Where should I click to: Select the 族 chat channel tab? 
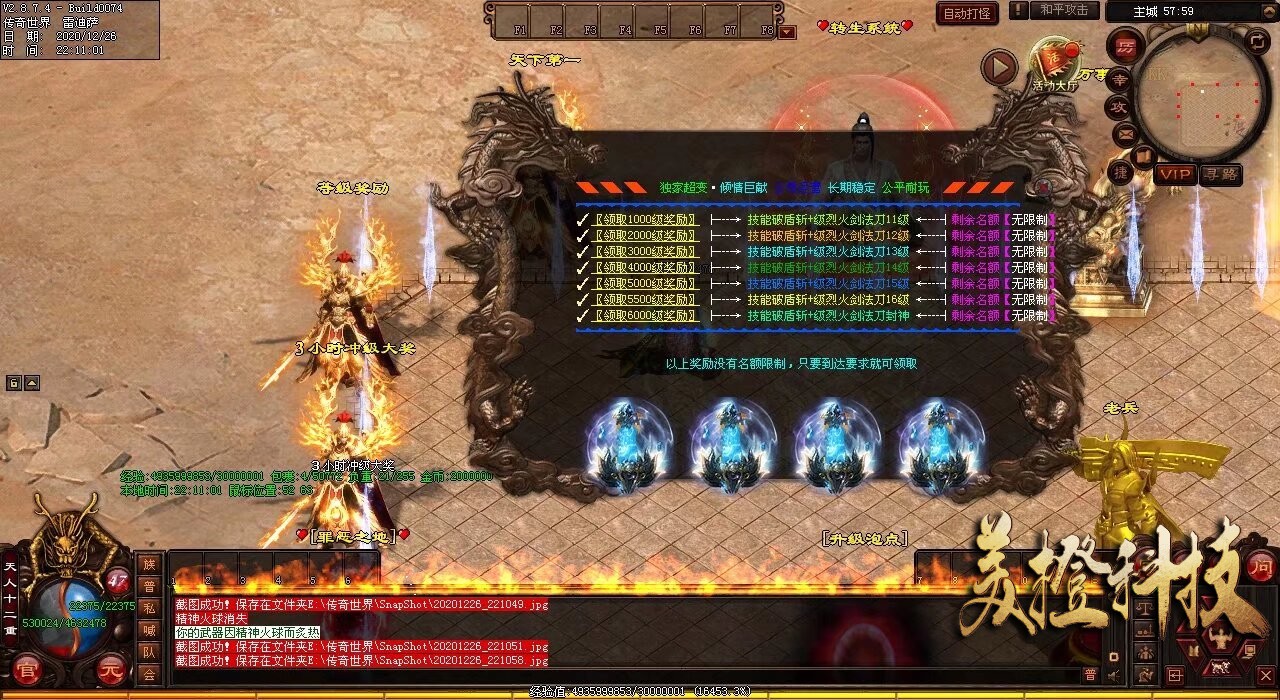click(149, 565)
